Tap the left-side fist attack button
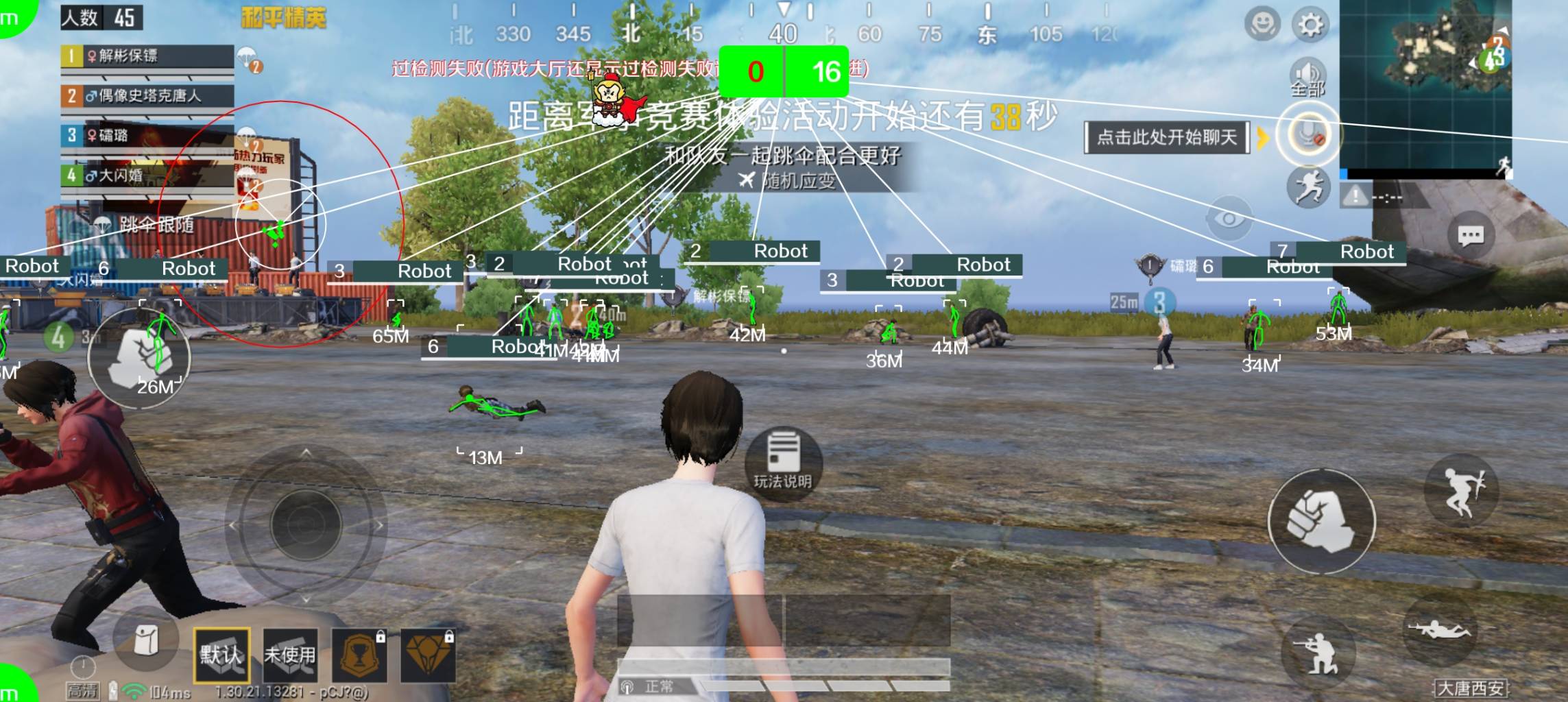The image size is (1568, 702). (140, 358)
